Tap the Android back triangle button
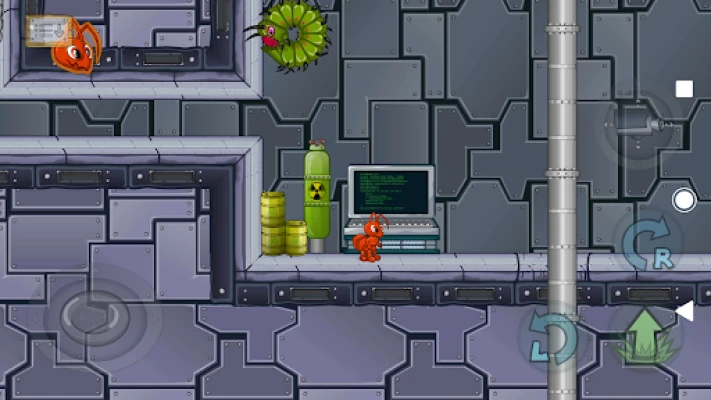 pos(684,313)
